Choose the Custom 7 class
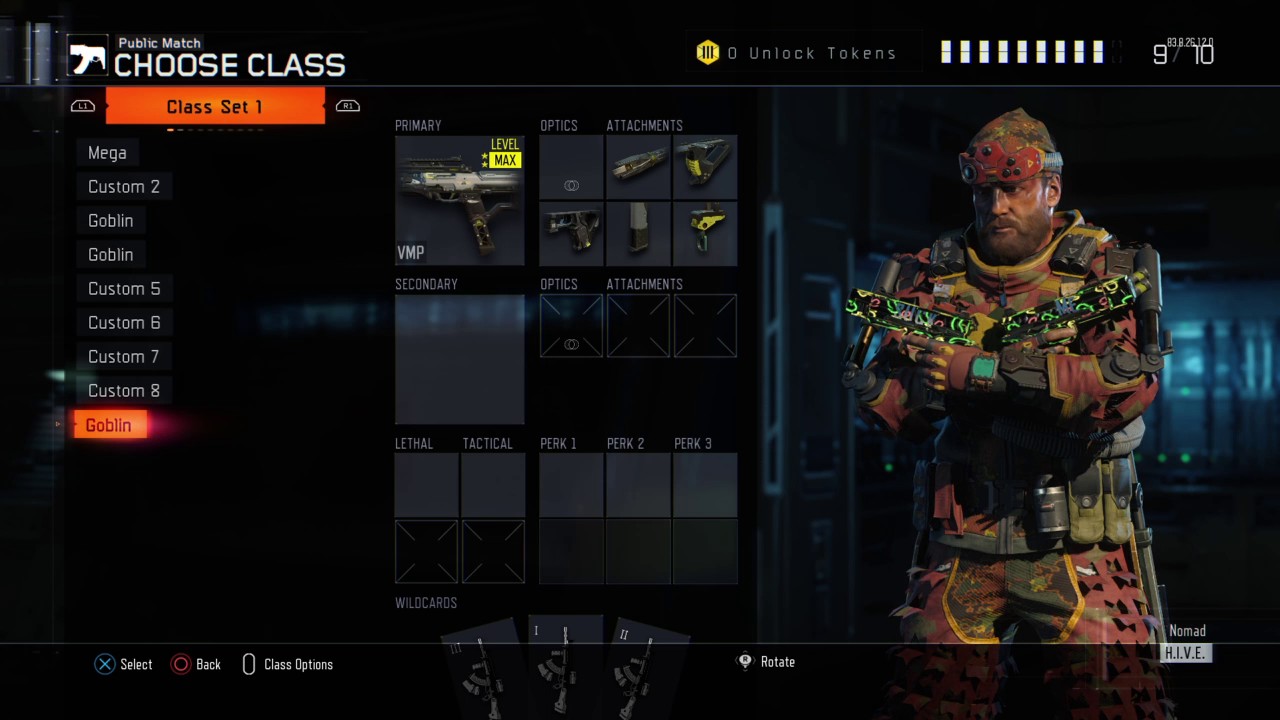 tap(124, 357)
